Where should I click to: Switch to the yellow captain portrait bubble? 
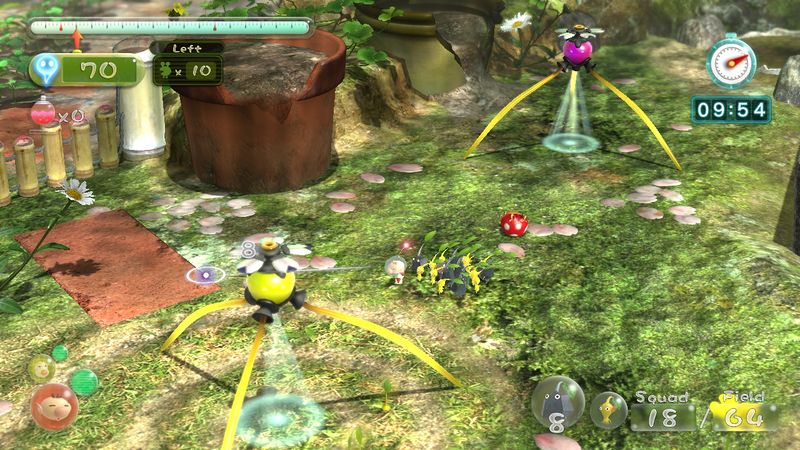tap(40, 367)
